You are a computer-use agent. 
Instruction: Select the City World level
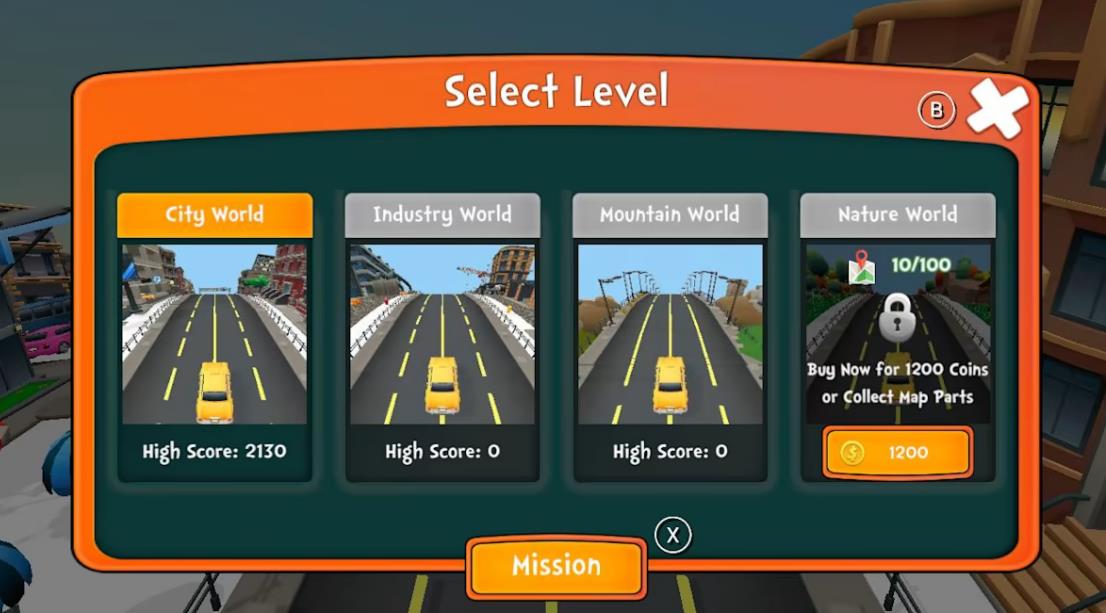point(215,335)
